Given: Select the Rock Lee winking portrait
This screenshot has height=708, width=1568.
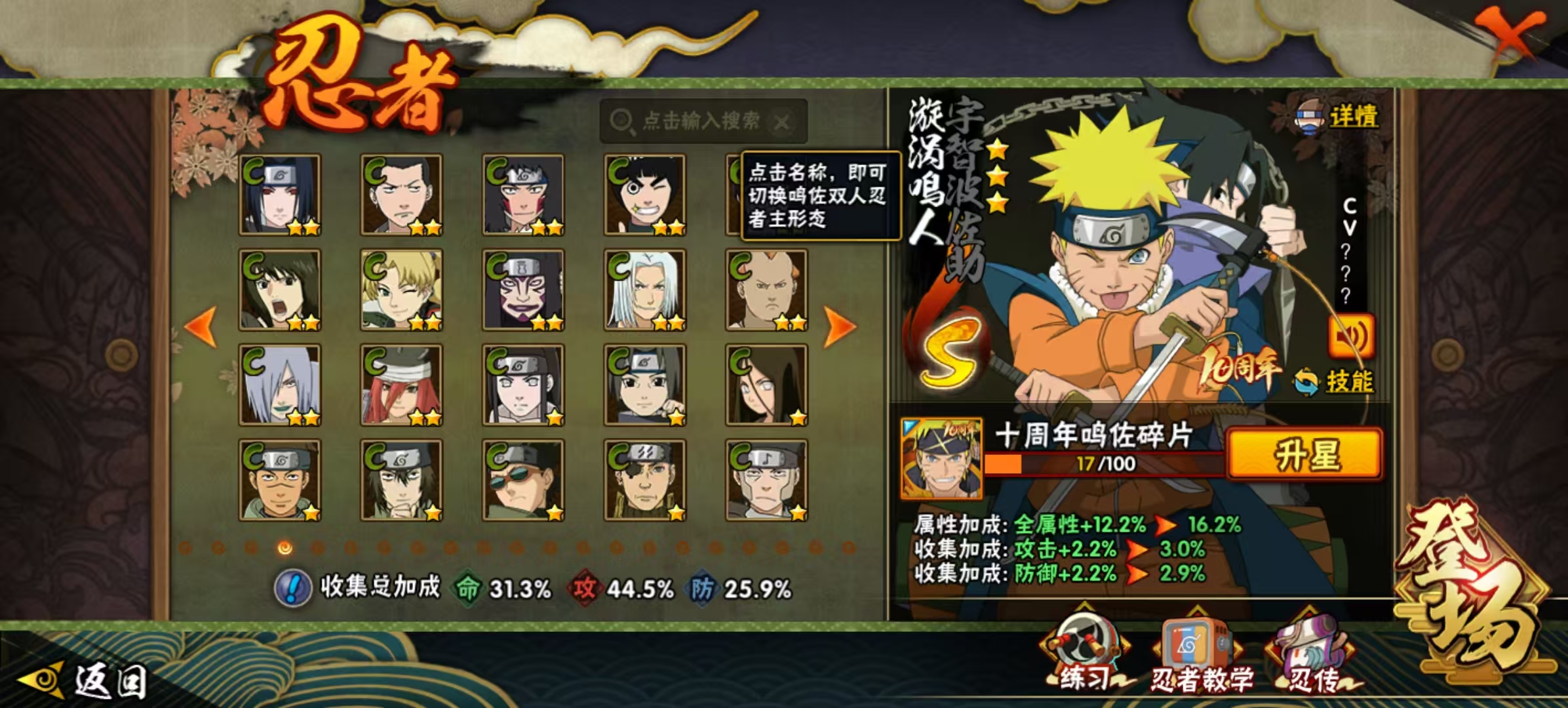Looking at the screenshot, I should (644, 195).
